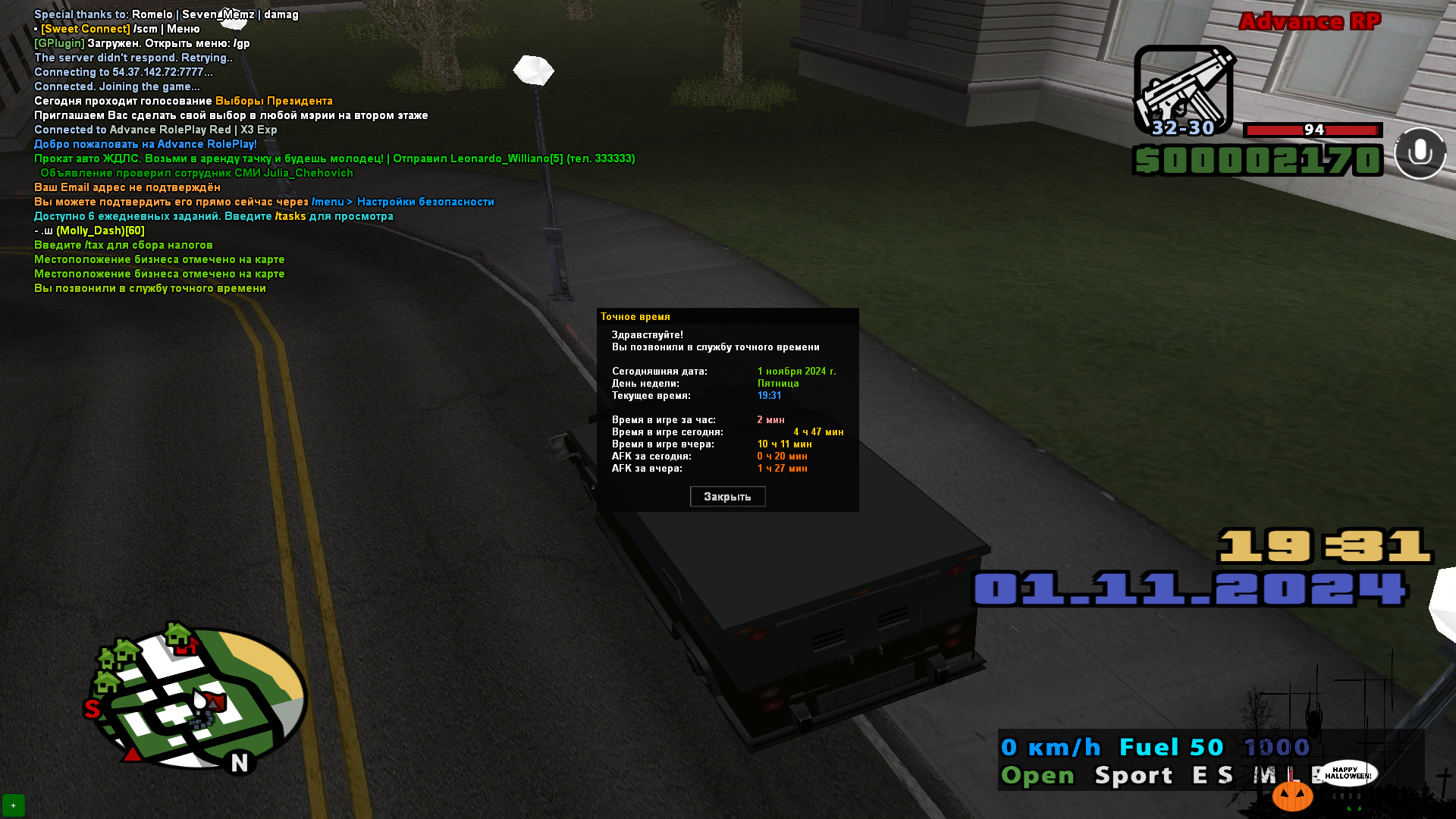
Task: Click the microphone voice chat icon
Action: click(1420, 153)
